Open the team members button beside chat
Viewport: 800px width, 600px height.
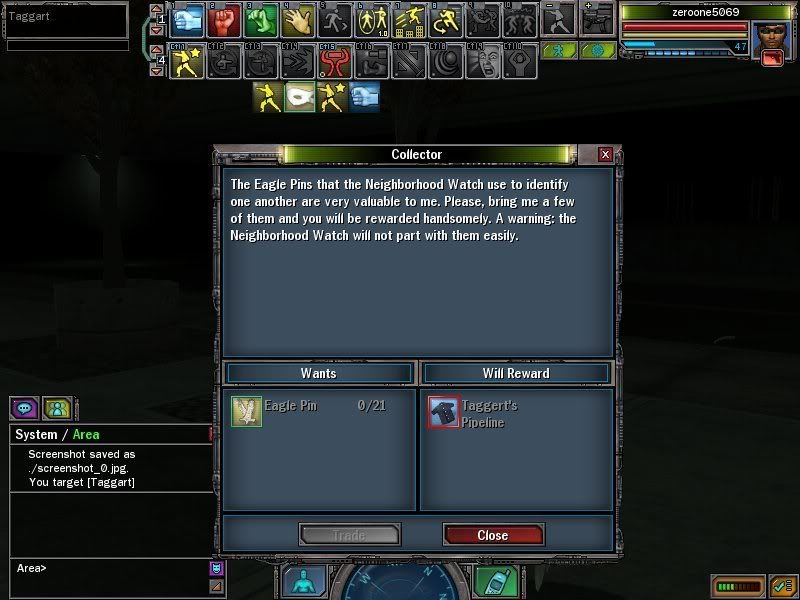pos(56,409)
